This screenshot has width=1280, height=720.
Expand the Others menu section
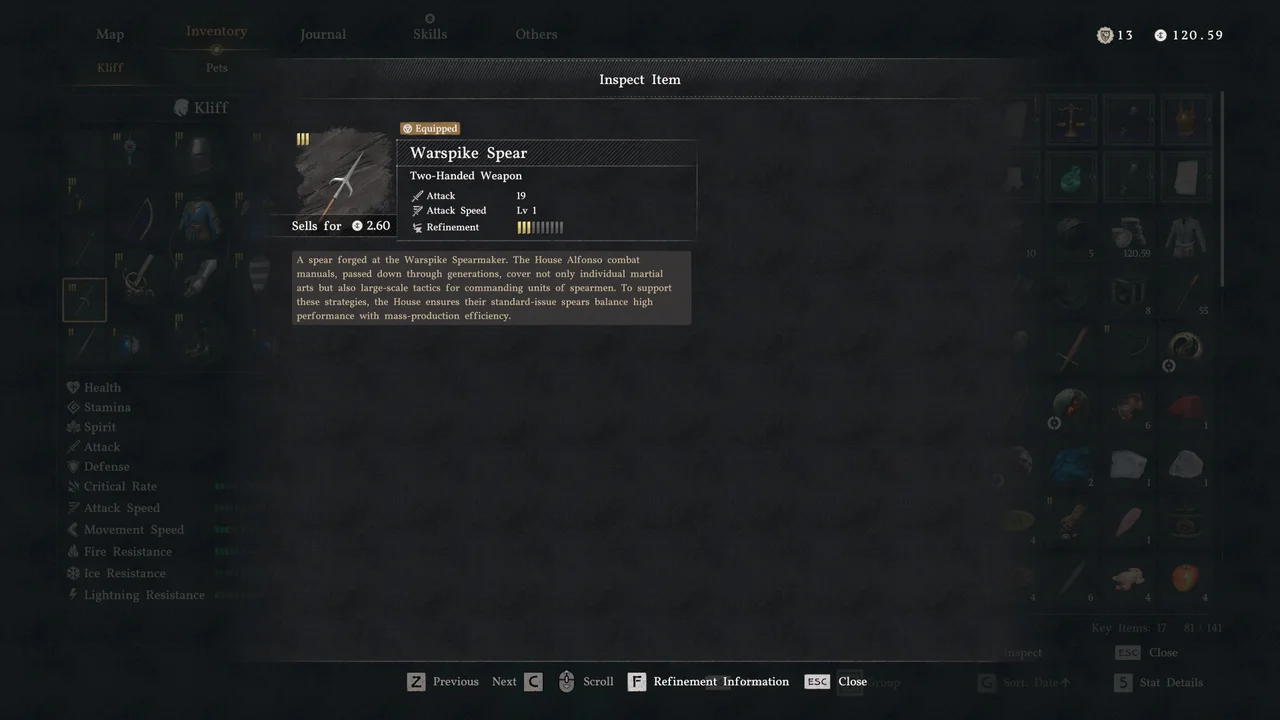[536, 33]
